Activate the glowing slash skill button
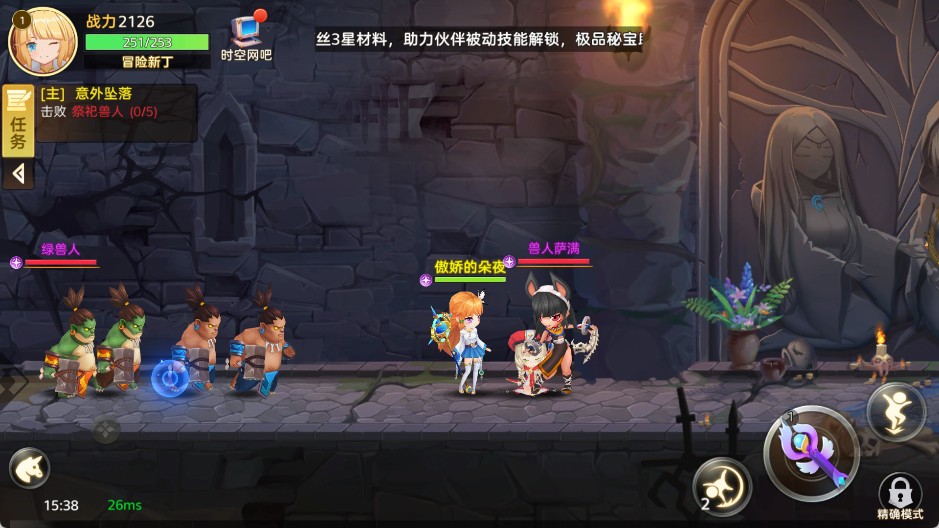Screen dimensions: 939x528 (x=722, y=486)
